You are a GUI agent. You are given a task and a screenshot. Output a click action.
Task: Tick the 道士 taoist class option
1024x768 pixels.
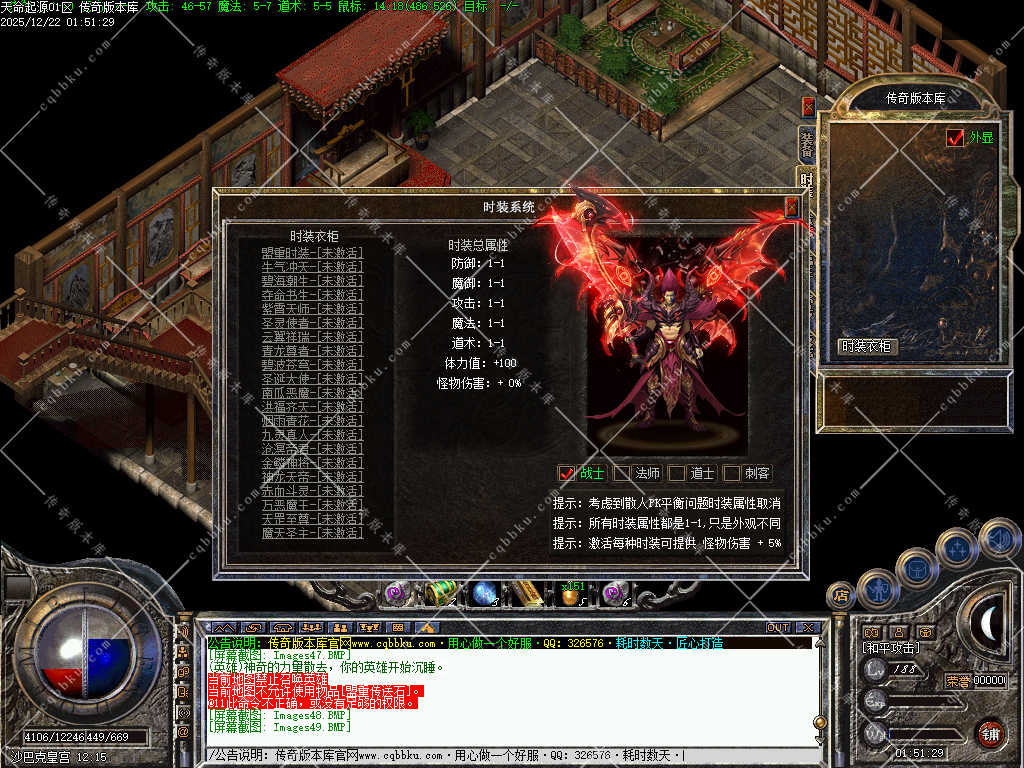(x=678, y=473)
